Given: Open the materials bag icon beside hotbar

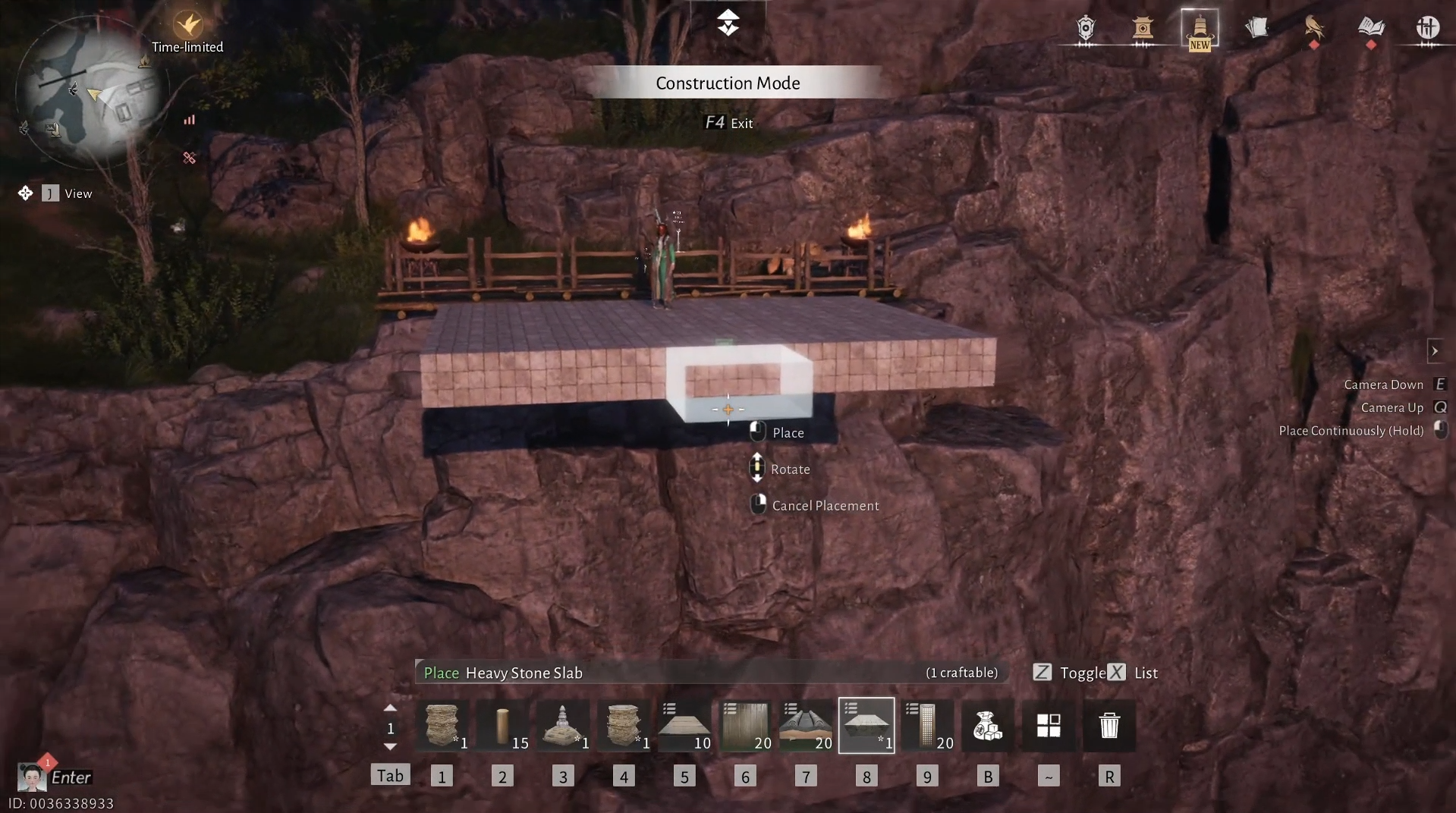Looking at the screenshot, I should pos(987,725).
